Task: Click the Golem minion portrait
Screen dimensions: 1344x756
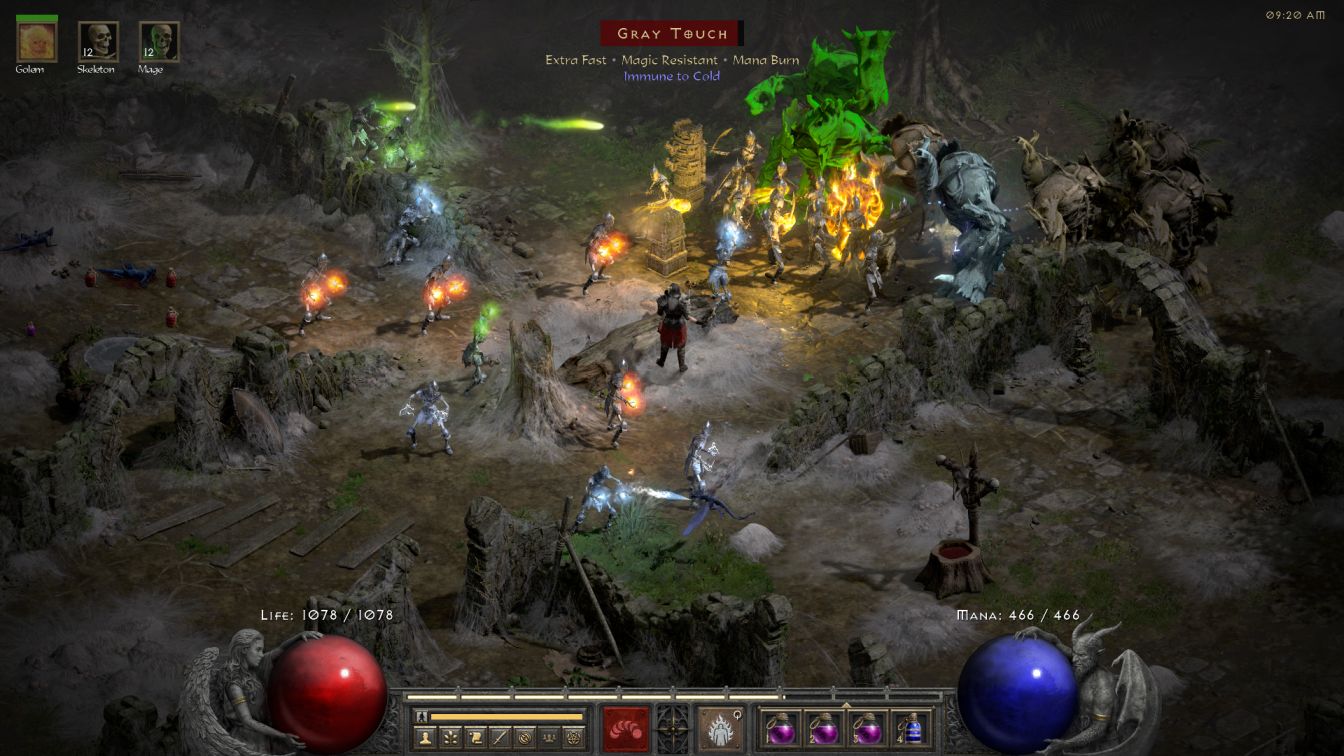Action: click(x=37, y=42)
